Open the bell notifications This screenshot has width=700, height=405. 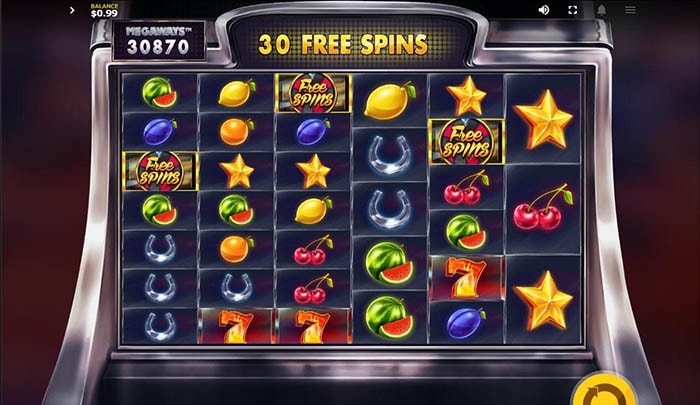(x=602, y=10)
